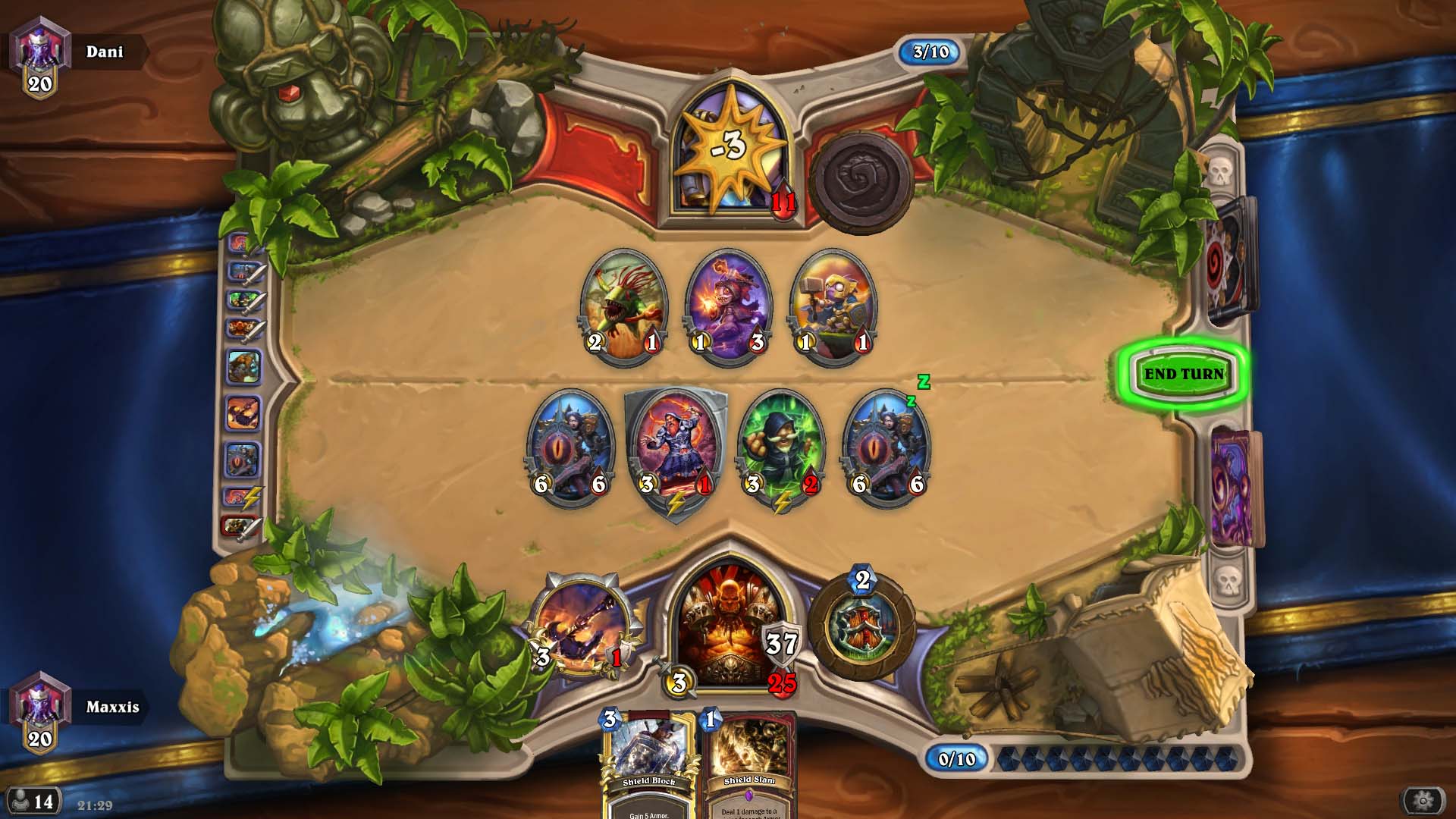The width and height of the screenshot is (1456, 819).
Task: Target the enemy 1/1 hammer-wielding minion
Action: (x=833, y=306)
